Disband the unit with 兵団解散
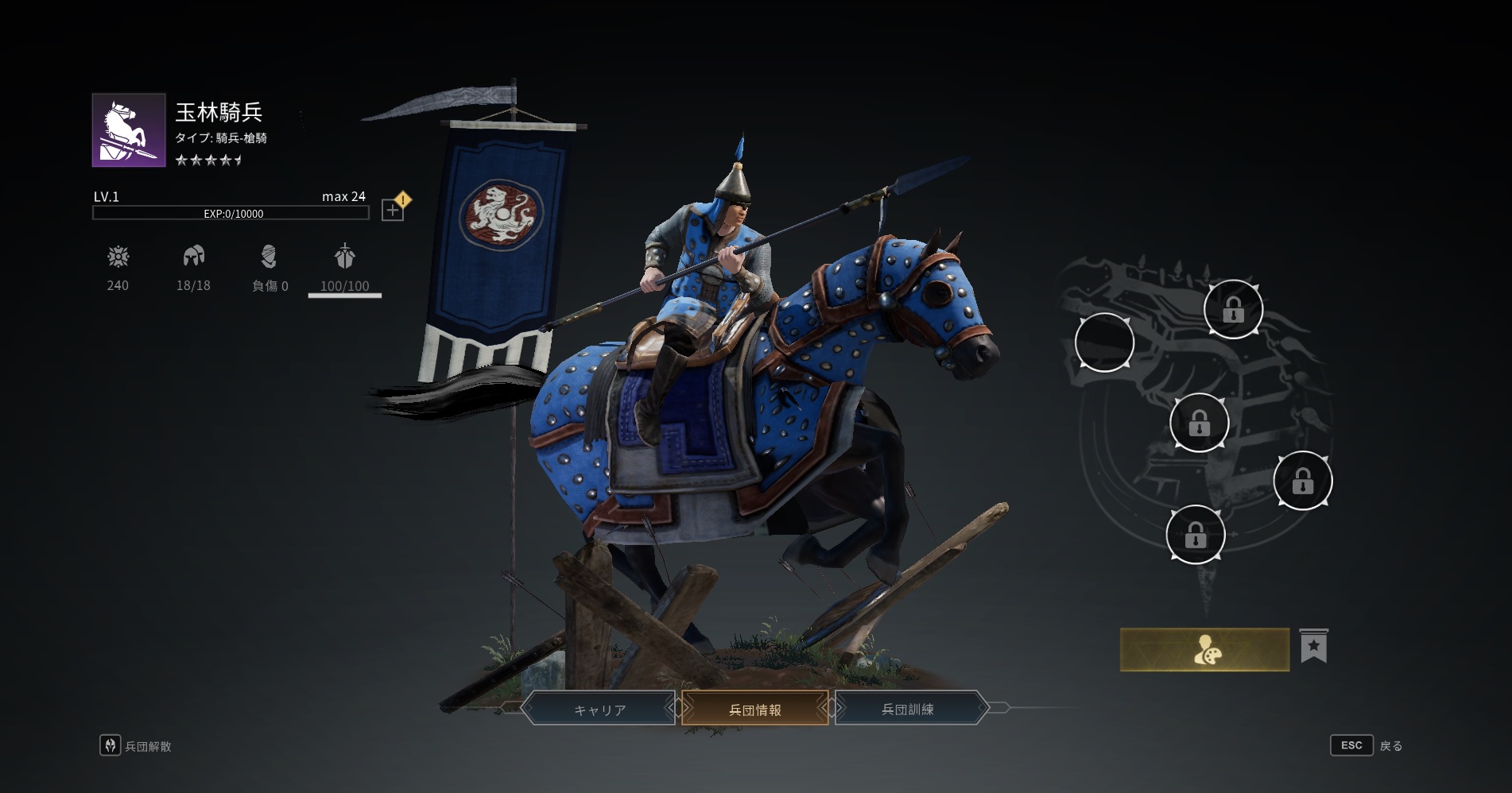Screen dimensions: 1512x793 tap(136, 745)
